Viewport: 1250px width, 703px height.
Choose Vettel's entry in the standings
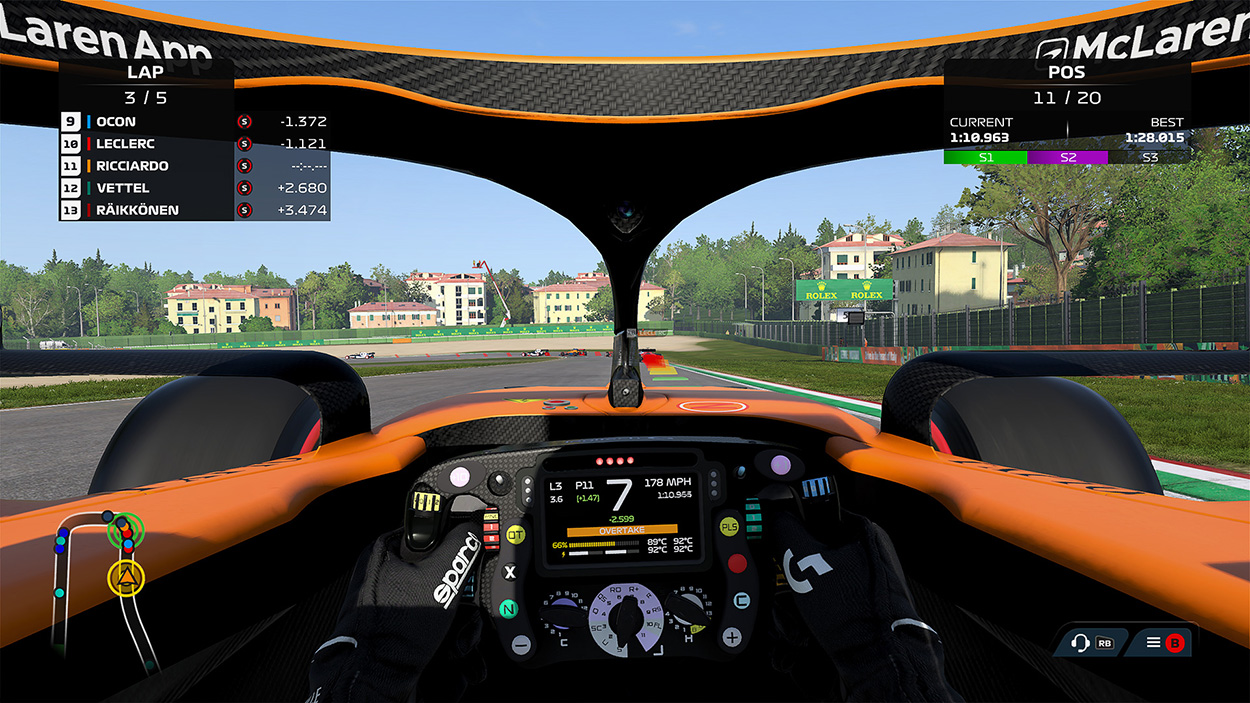coord(194,188)
